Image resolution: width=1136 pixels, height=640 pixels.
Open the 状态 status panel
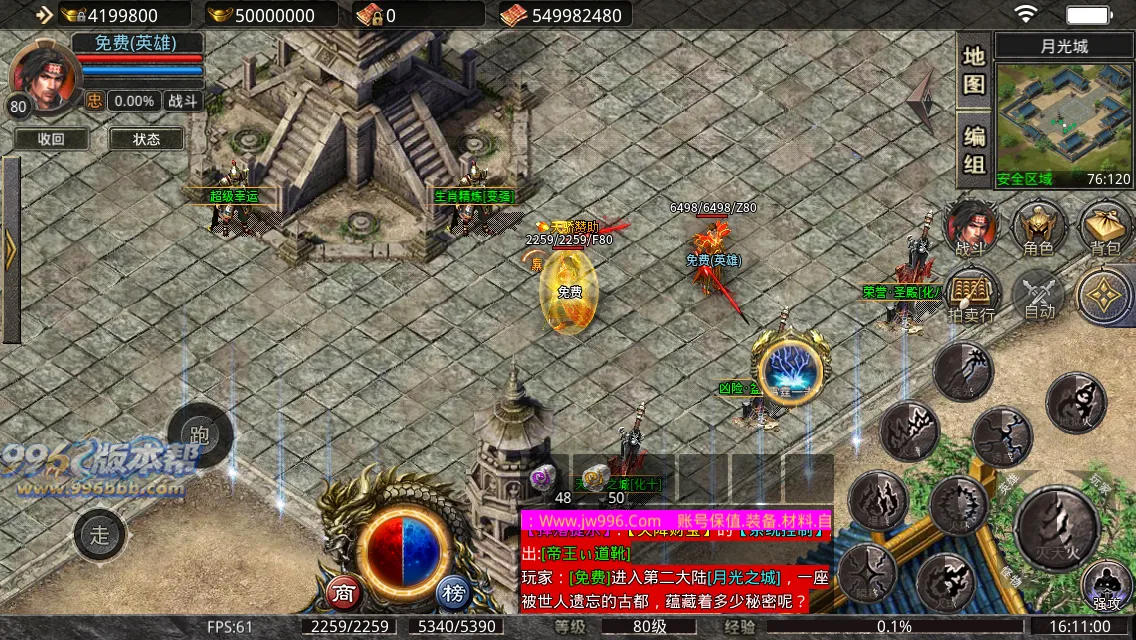coord(146,139)
